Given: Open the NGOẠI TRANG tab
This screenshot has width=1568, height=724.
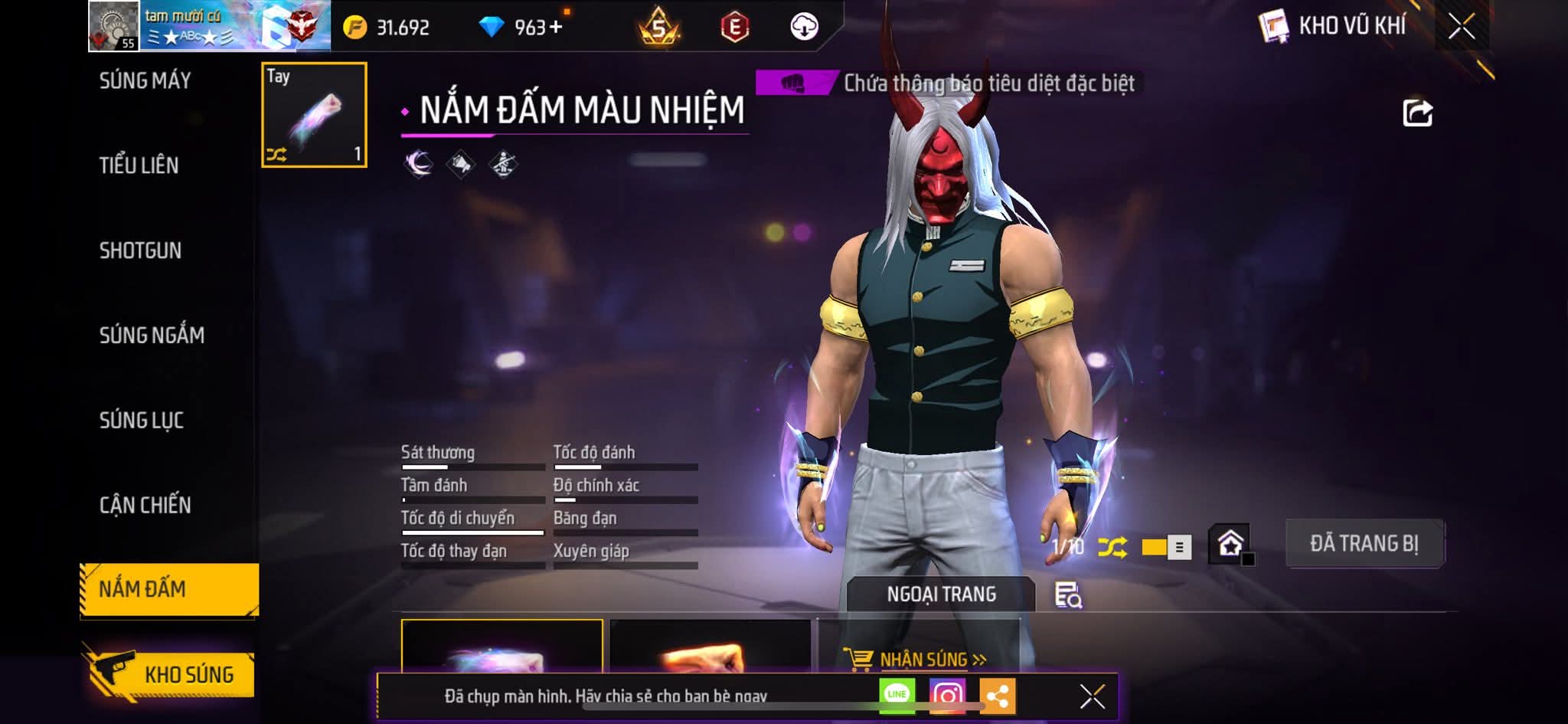Looking at the screenshot, I should click(x=941, y=595).
